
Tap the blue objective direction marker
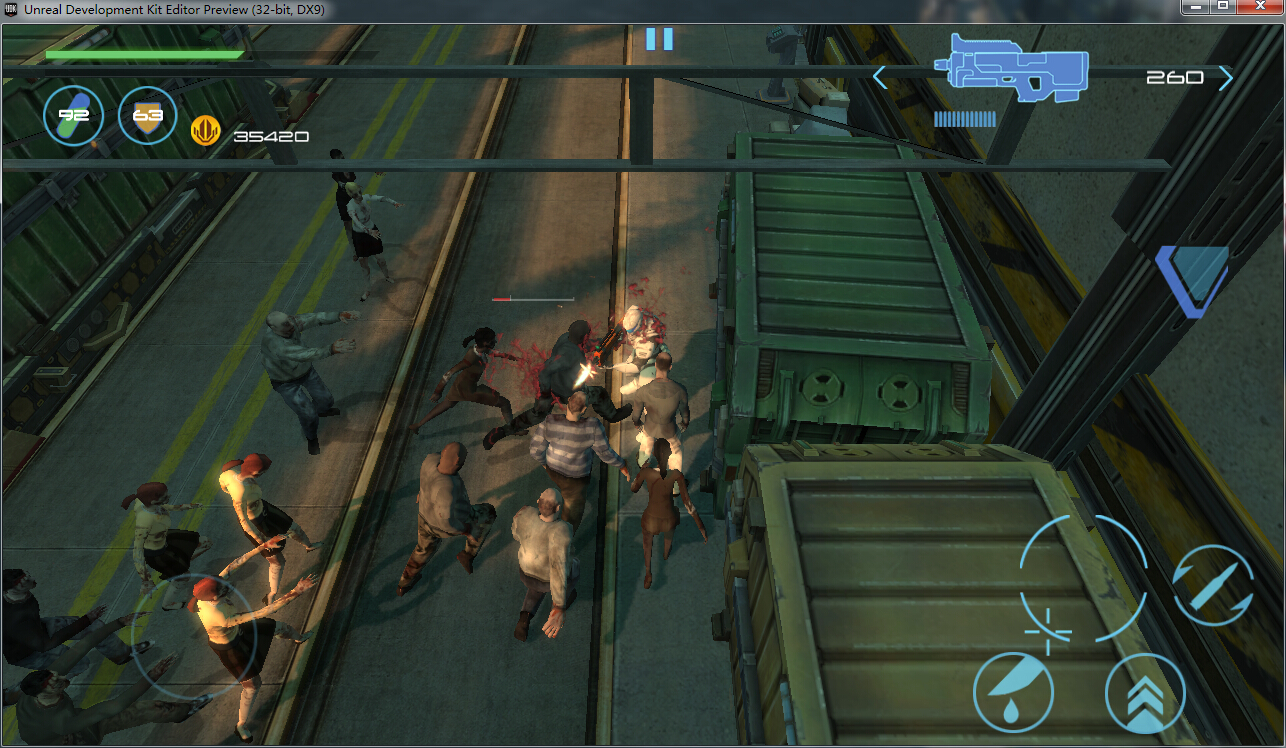pos(1192,279)
